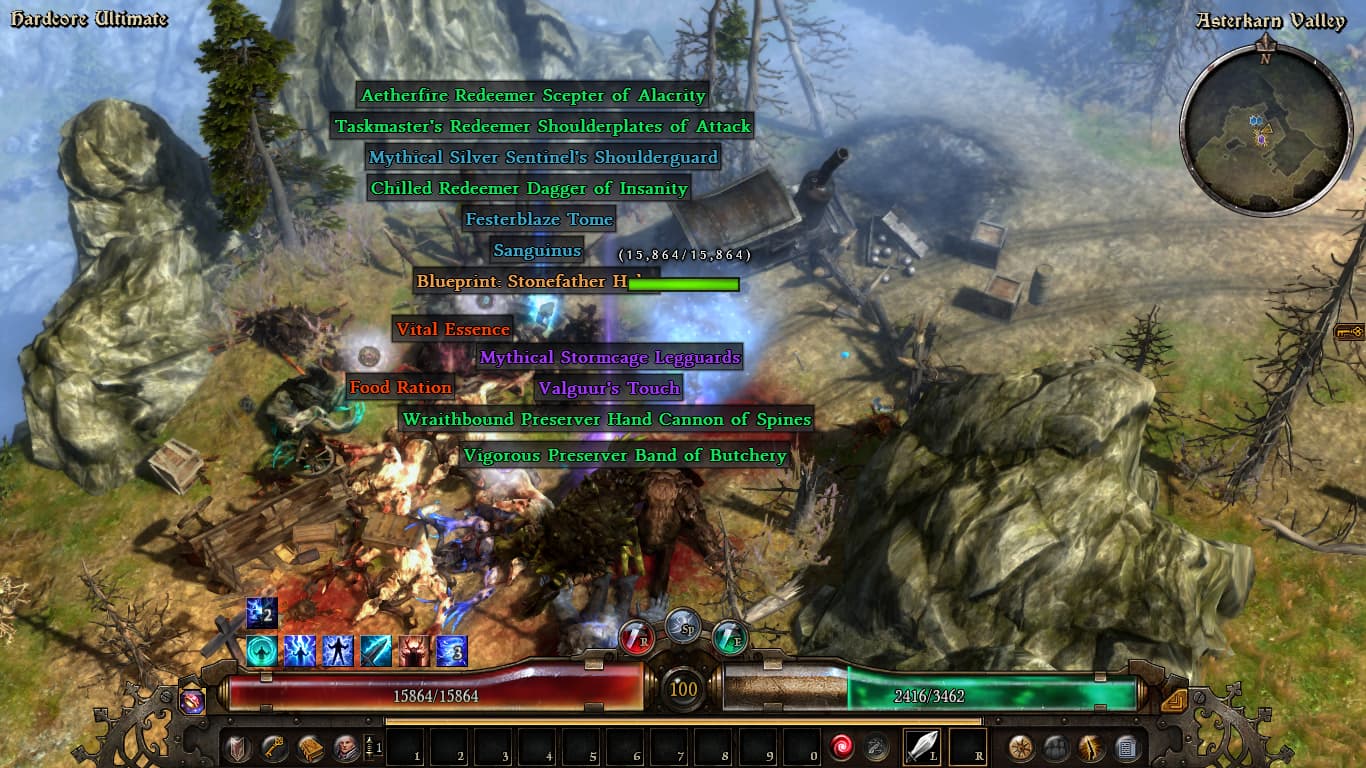The width and height of the screenshot is (1366, 768).
Task: Pick up Mythical Stormcage Legguards label
Action: [x=610, y=357]
